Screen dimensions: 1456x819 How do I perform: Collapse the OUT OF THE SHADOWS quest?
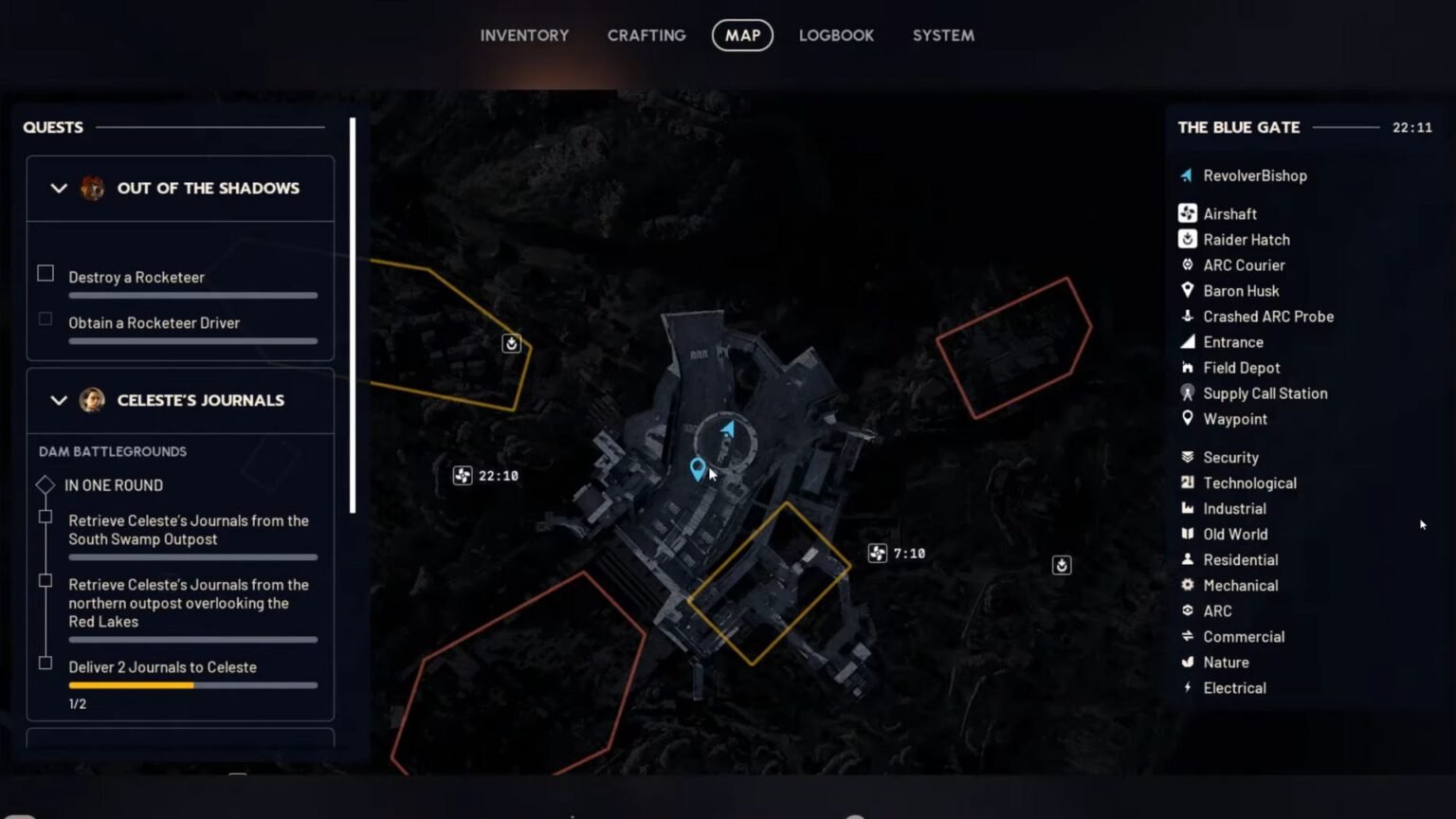coord(57,188)
